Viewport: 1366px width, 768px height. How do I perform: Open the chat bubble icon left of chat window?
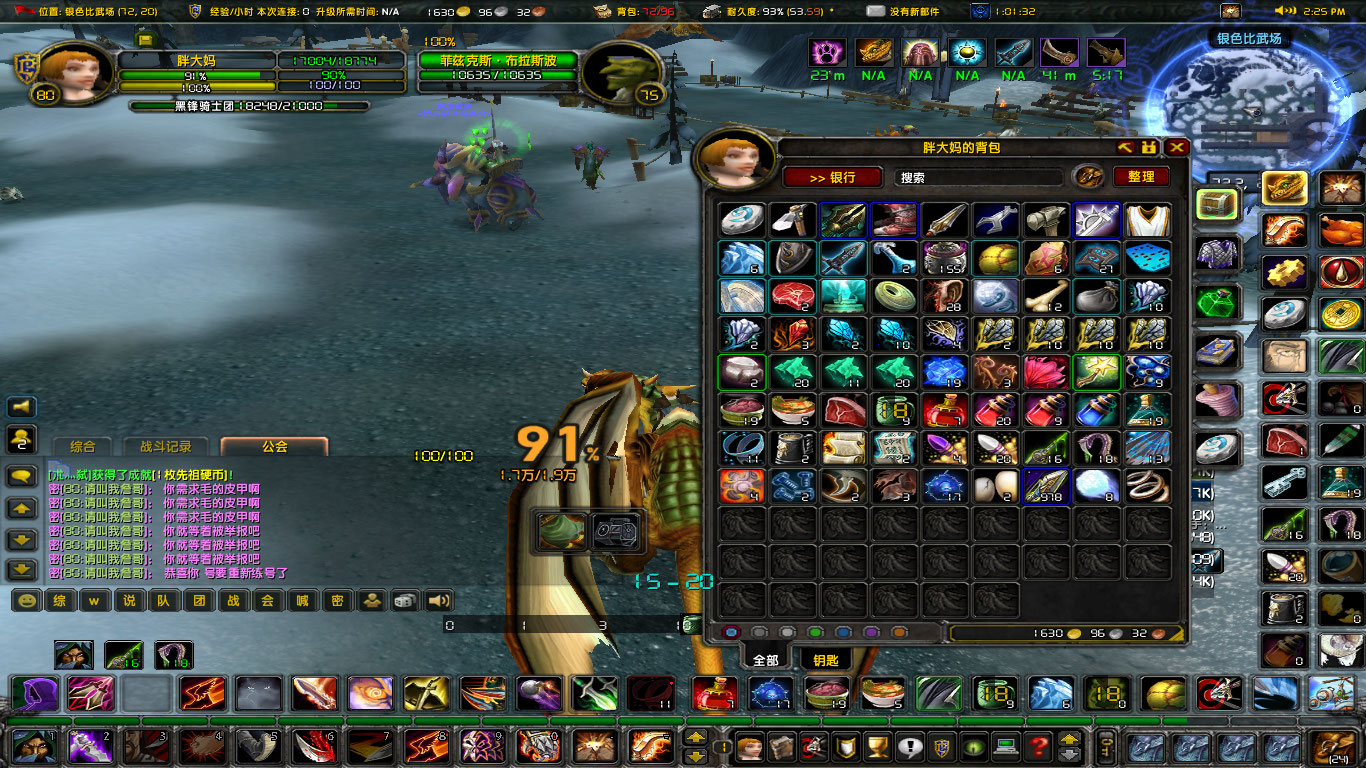[x=21, y=474]
